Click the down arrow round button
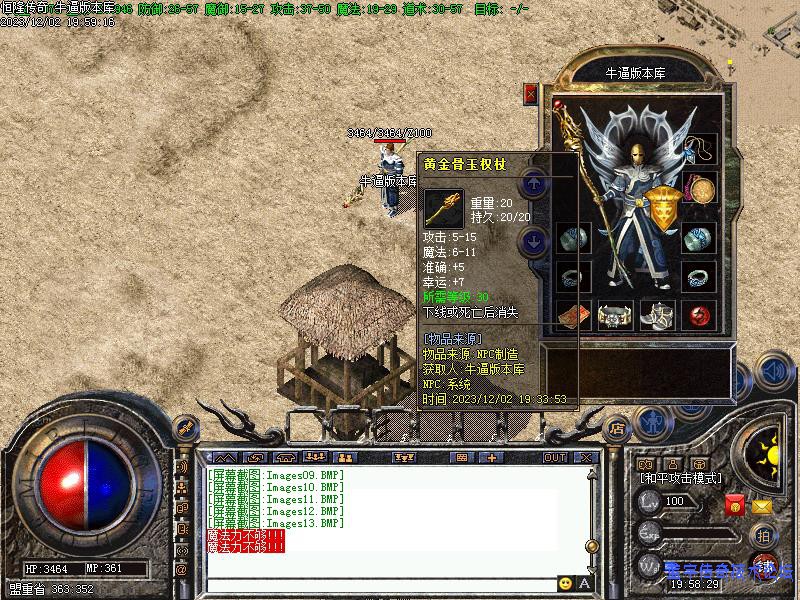The height and width of the screenshot is (600, 800). tap(535, 240)
